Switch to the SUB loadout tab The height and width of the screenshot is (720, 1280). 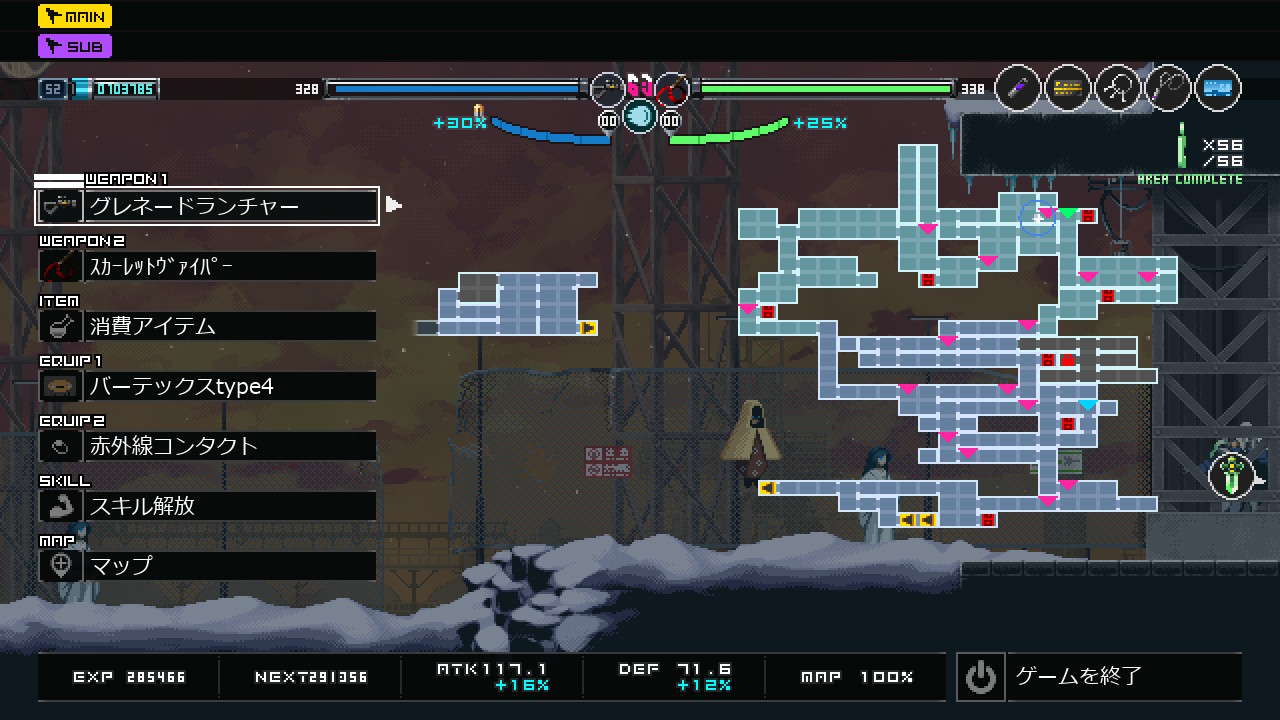point(75,46)
